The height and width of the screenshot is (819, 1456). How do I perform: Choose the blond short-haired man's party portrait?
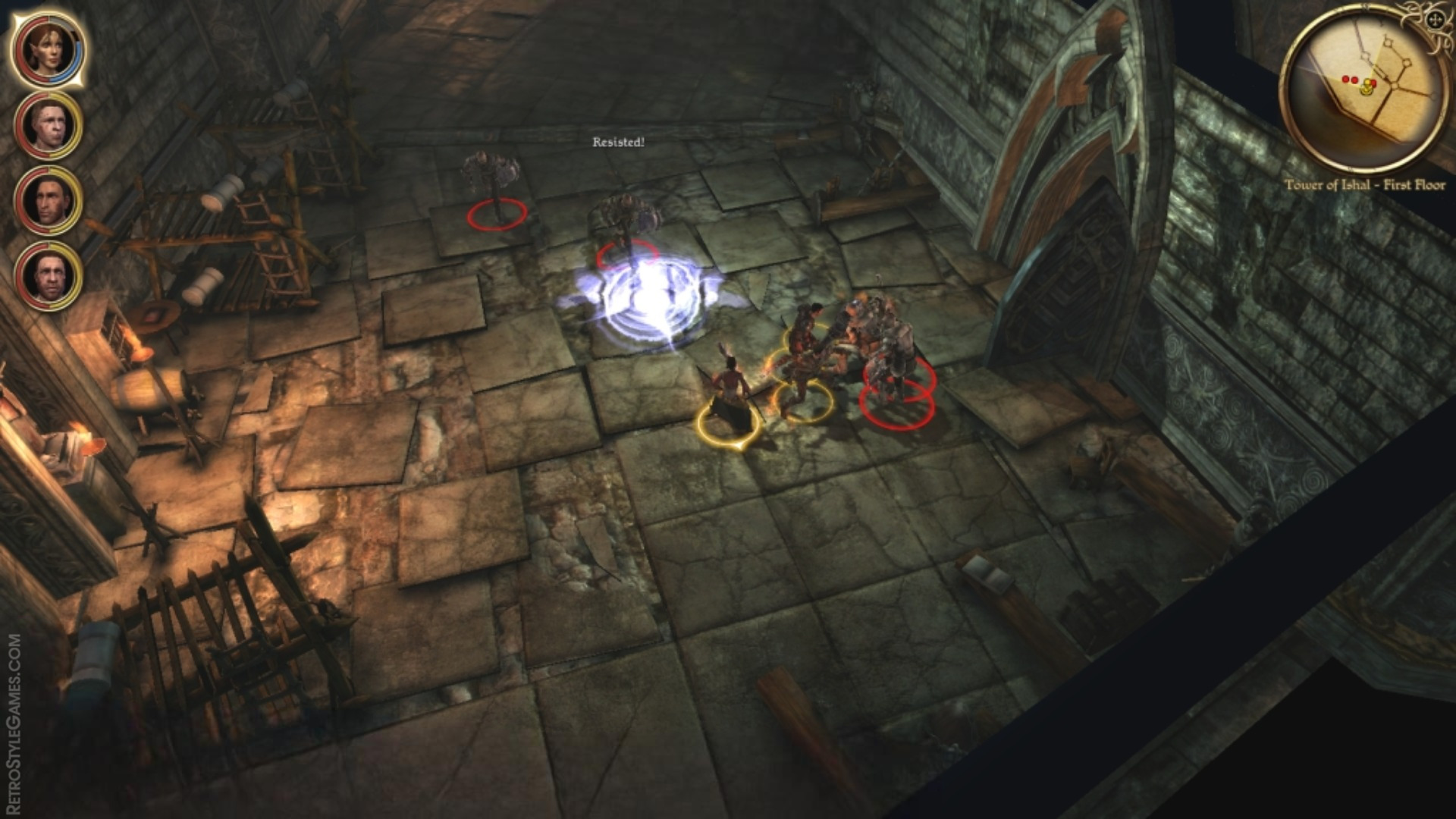point(49,126)
